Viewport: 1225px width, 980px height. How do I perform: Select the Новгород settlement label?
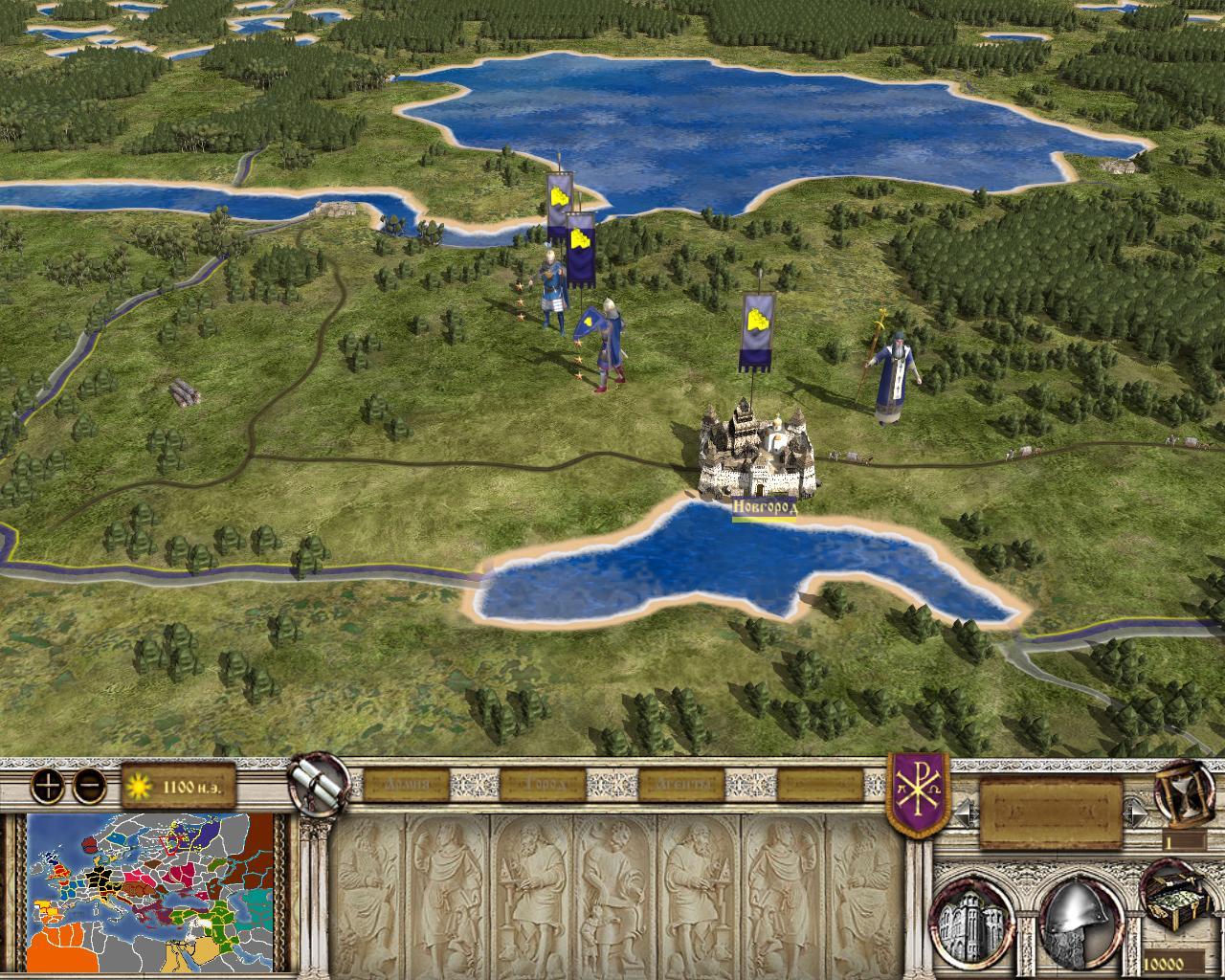[x=765, y=508]
